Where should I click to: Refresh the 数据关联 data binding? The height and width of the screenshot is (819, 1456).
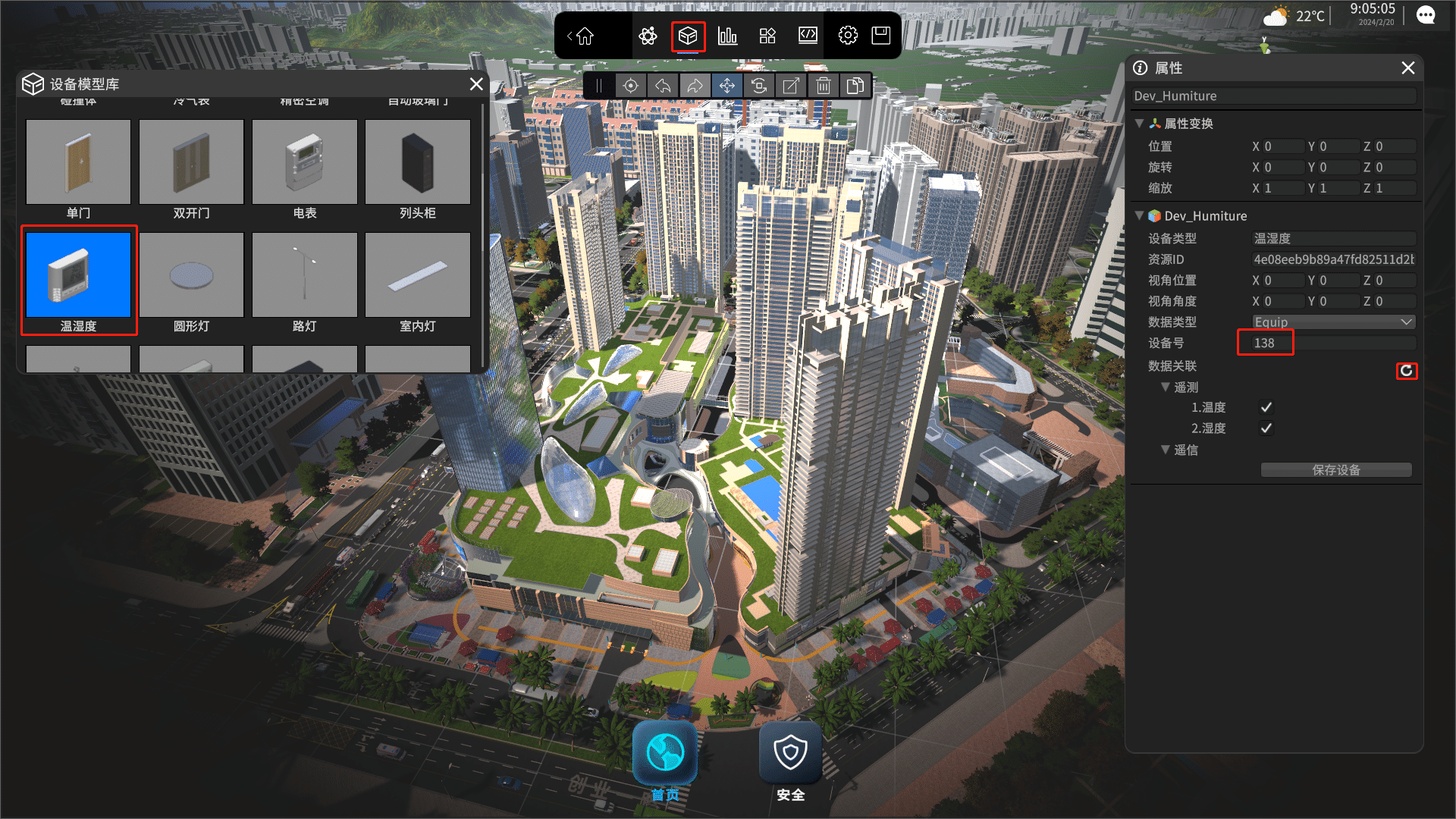(1407, 371)
